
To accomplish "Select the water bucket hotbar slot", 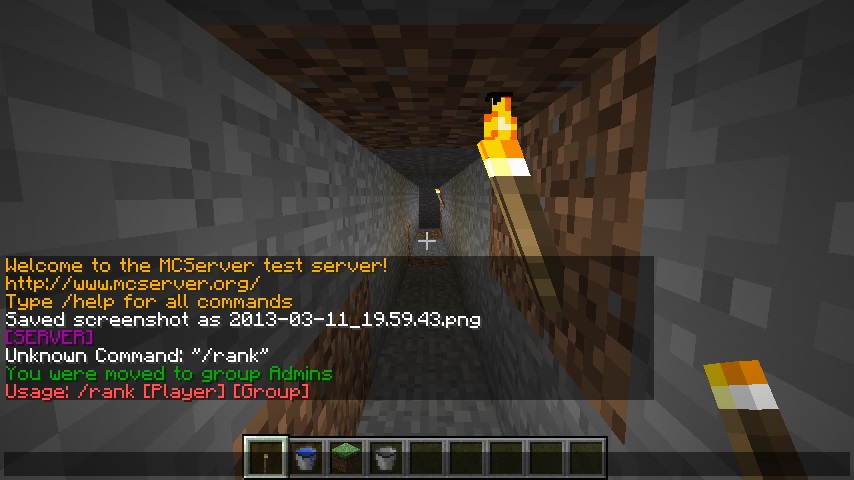I will [x=306, y=458].
